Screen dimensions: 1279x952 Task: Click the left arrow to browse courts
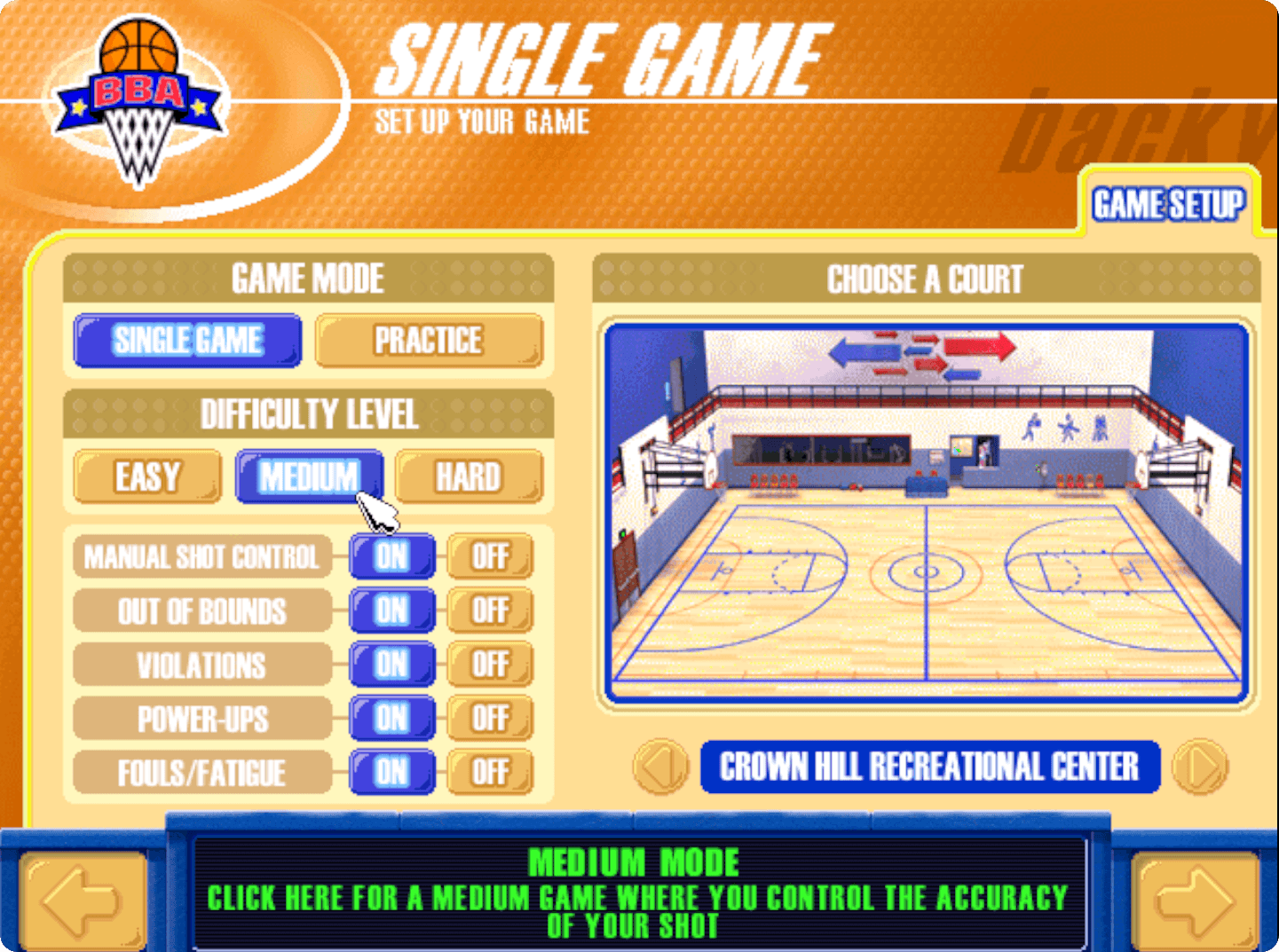pos(657,768)
